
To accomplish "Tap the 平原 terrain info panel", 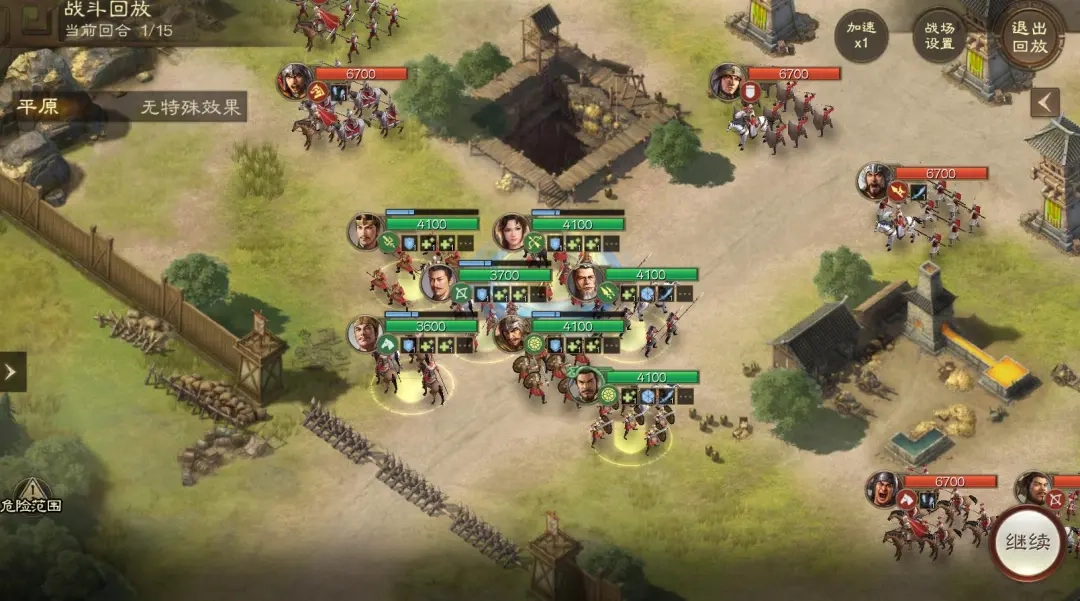I will pyautogui.click(x=130, y=107).
